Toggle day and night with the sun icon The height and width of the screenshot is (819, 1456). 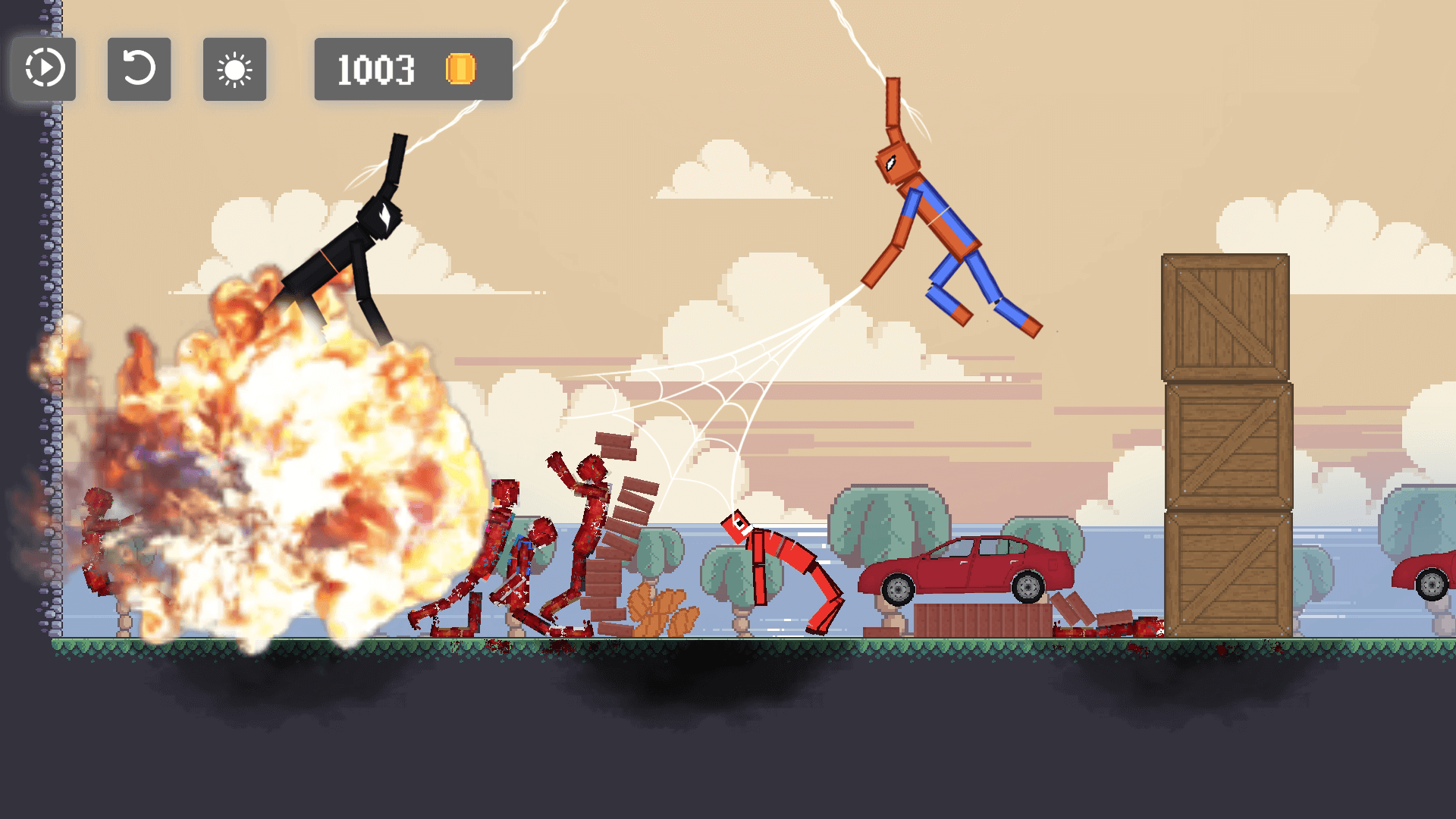pos(234,71)
